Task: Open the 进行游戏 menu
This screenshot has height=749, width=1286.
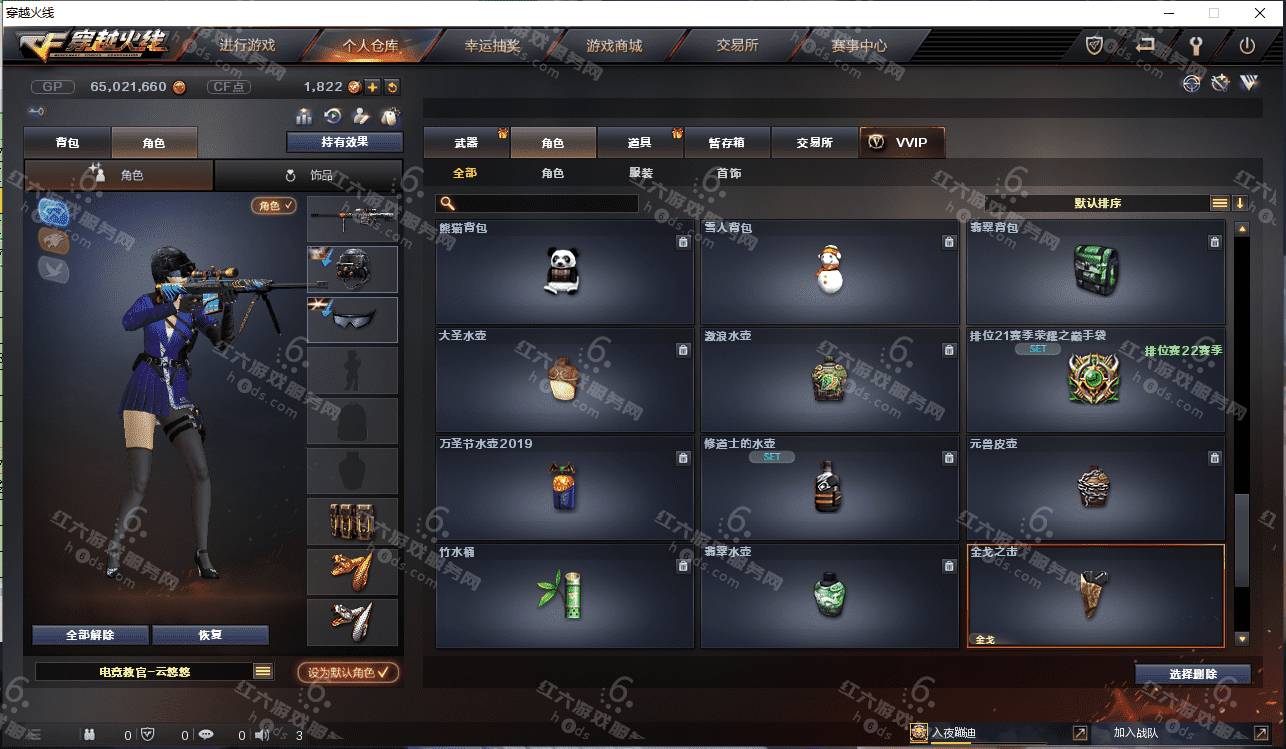Action: click(x=247, y=46)
